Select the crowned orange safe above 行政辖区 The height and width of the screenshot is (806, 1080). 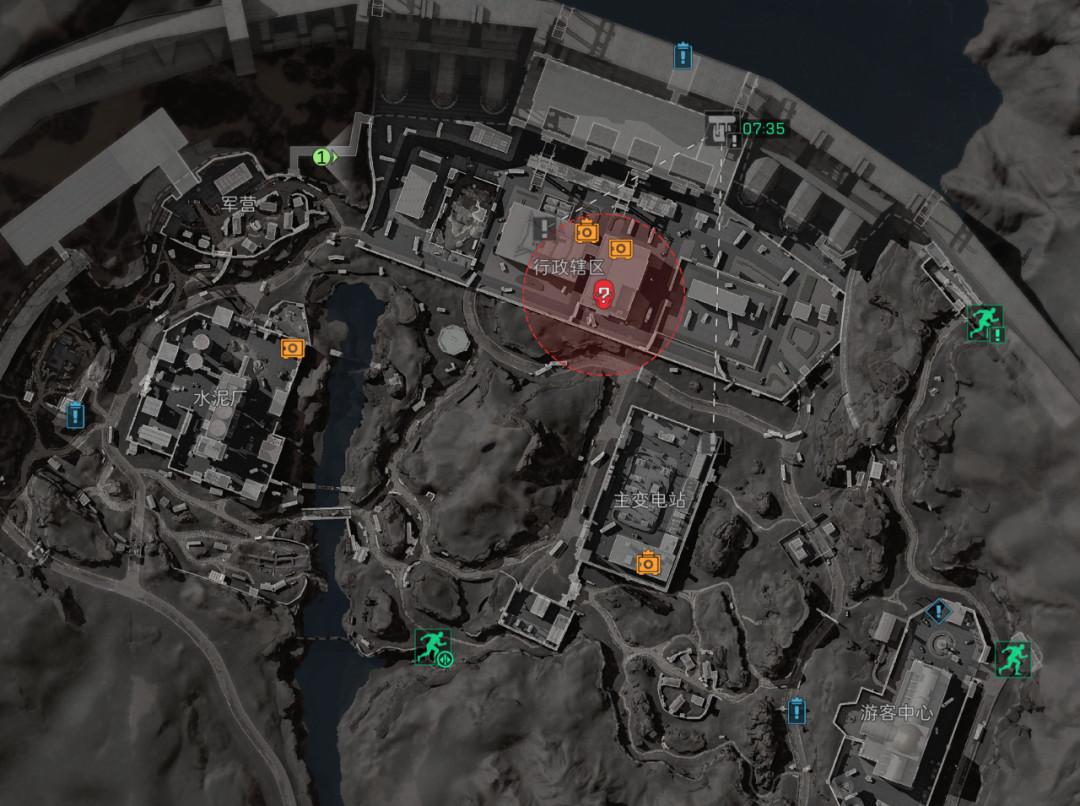pos(586,231)
